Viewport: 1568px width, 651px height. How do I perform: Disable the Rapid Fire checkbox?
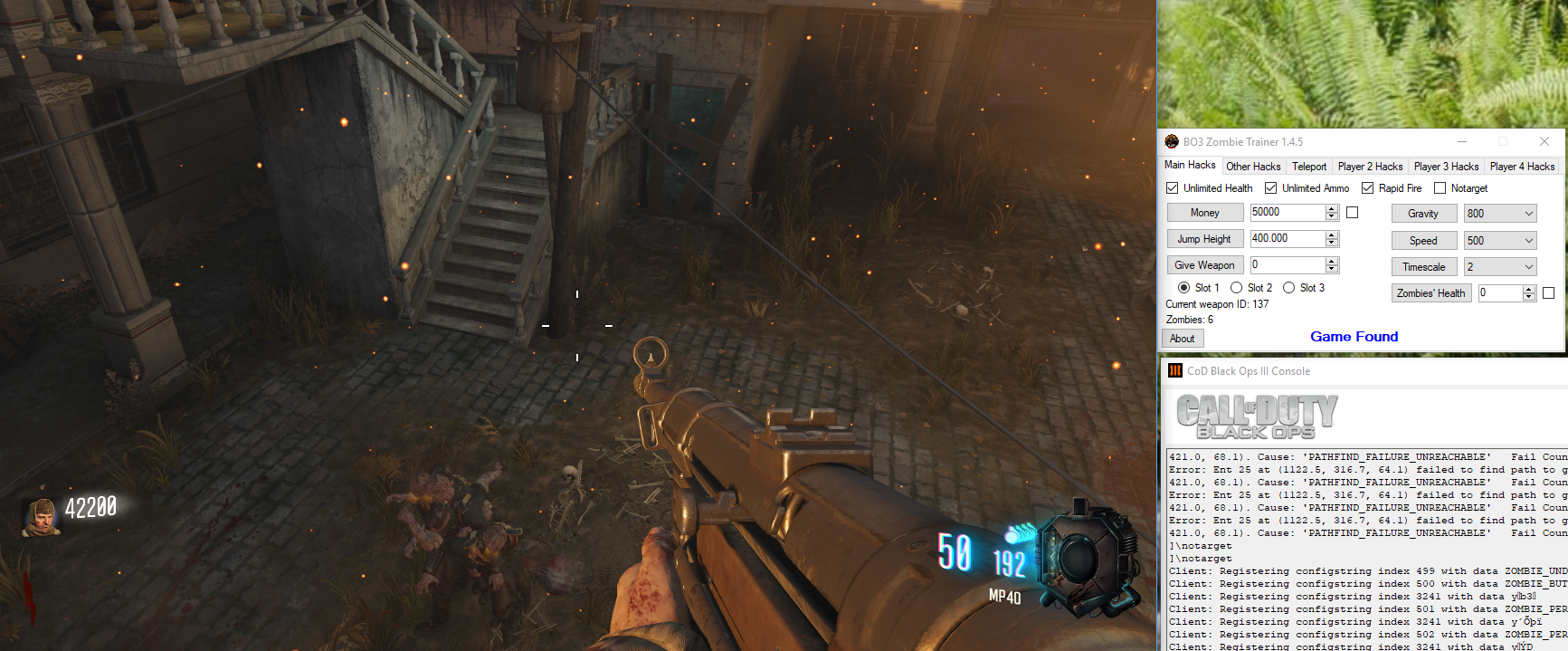pos(1368,188)
